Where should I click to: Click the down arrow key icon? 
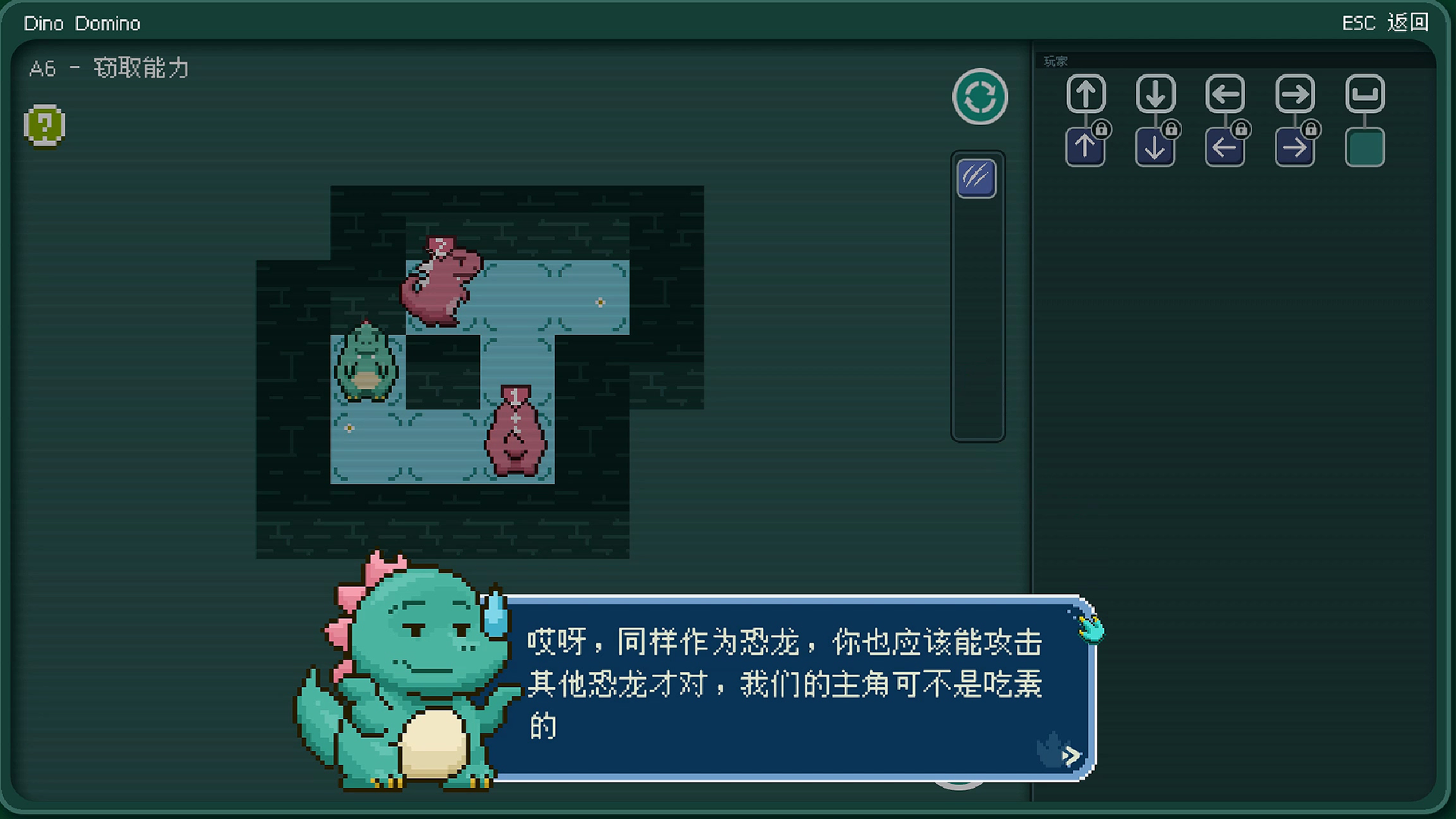pos(1156,93)
